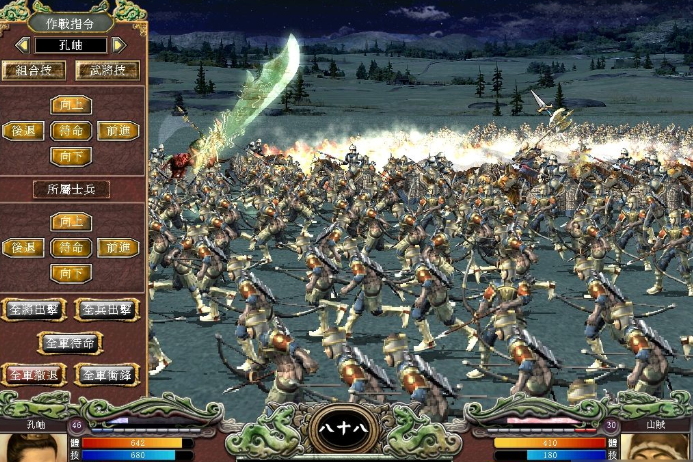This screenshot has width=693, height=462.
Task: Order the general to move 向下
Action: click(70, 155)
